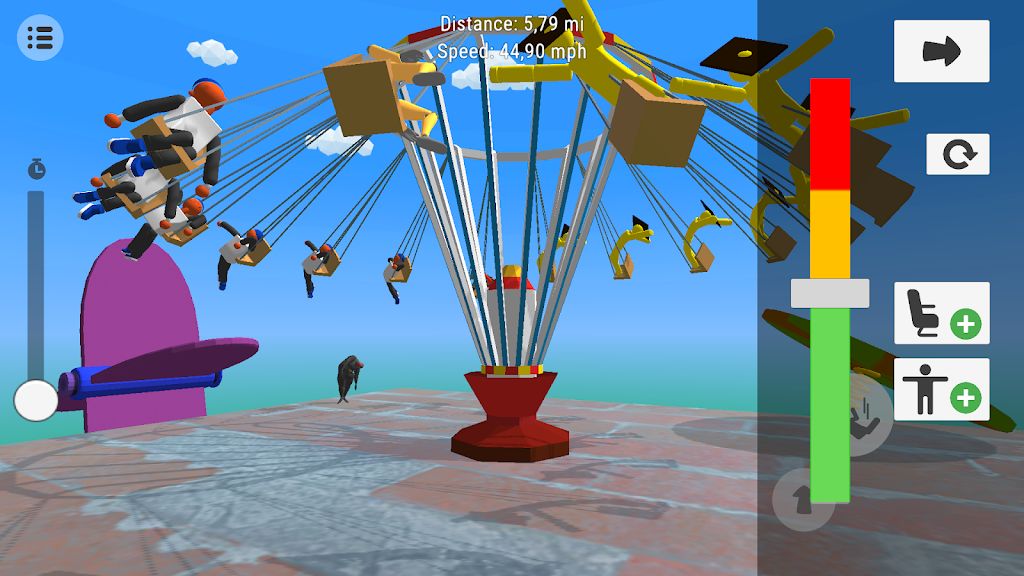The width and height of the screenshot is (1024, 576).
Task: Add a seat with the seat-plus button
Action: click(941, 313)
